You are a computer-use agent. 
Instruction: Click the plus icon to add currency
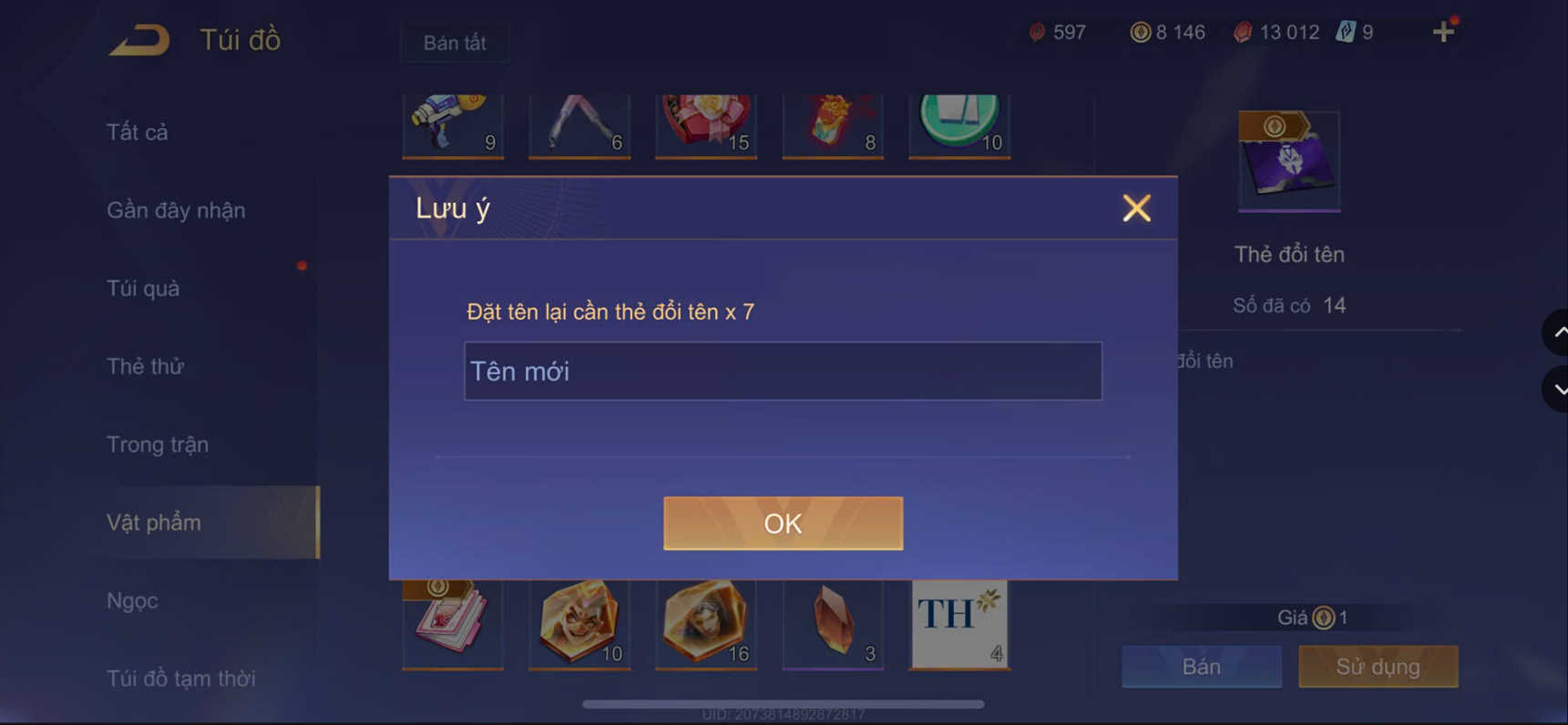pos(1442,31)
